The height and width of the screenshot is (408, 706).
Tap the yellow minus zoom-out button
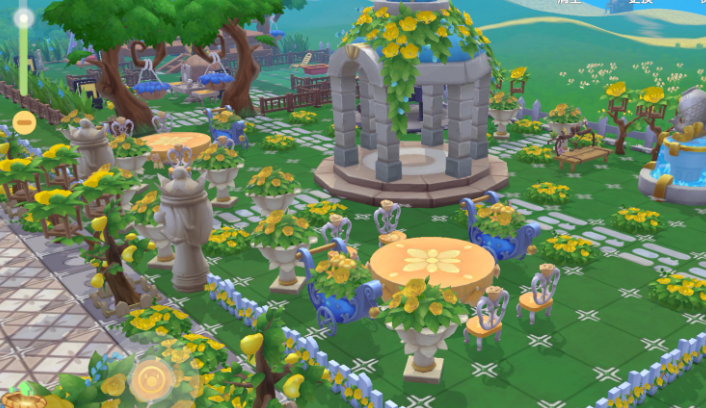[x=24, y=122]
